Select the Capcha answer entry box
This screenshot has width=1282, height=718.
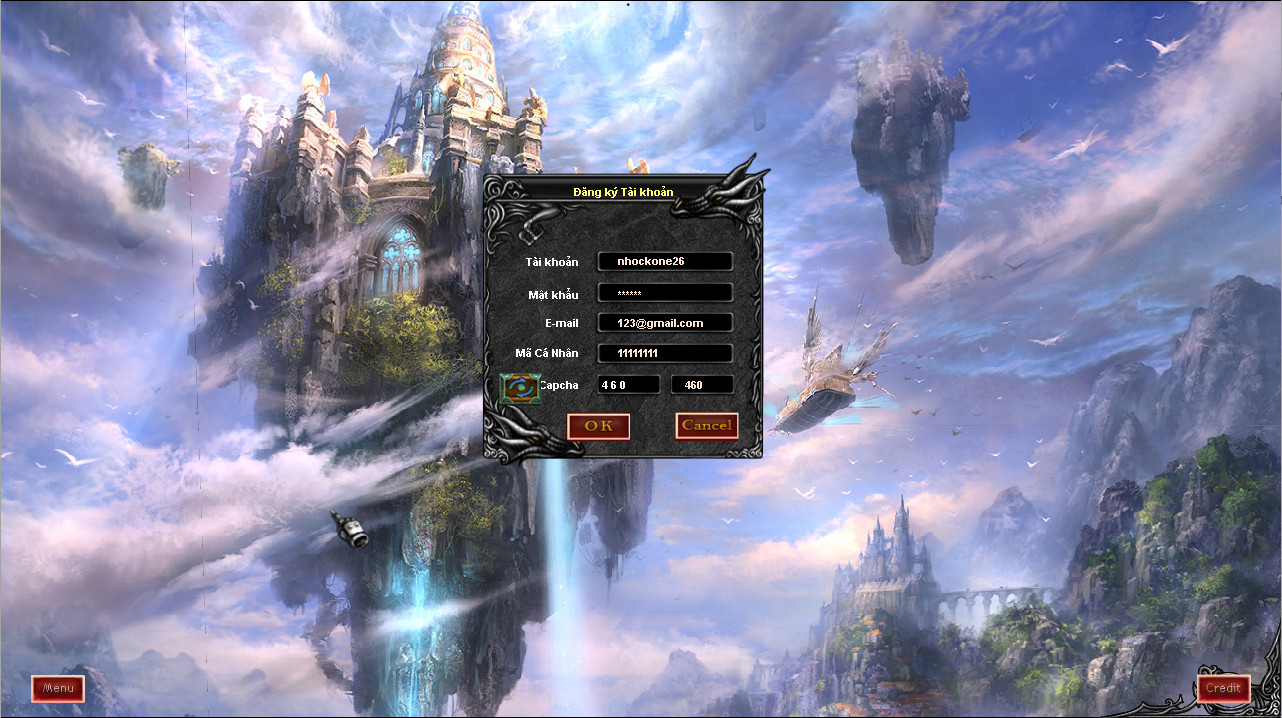click(702, 385)
